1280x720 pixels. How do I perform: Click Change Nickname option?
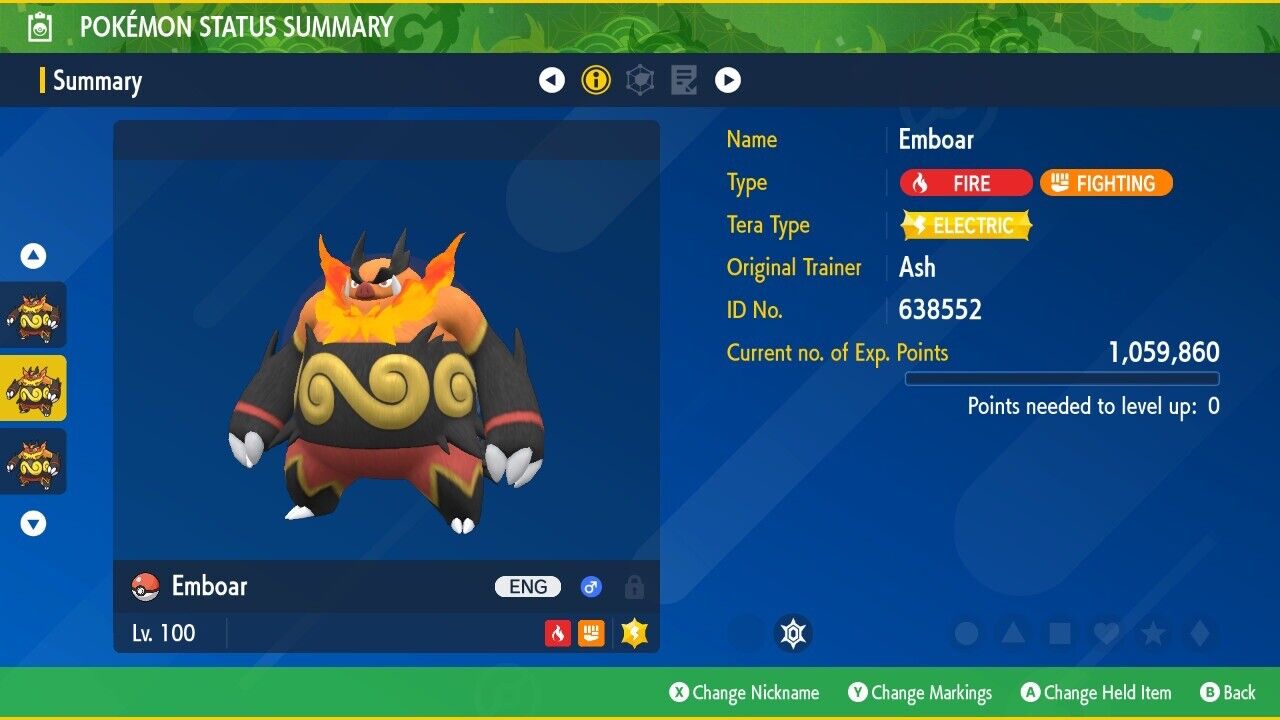(x=744, y=693)
